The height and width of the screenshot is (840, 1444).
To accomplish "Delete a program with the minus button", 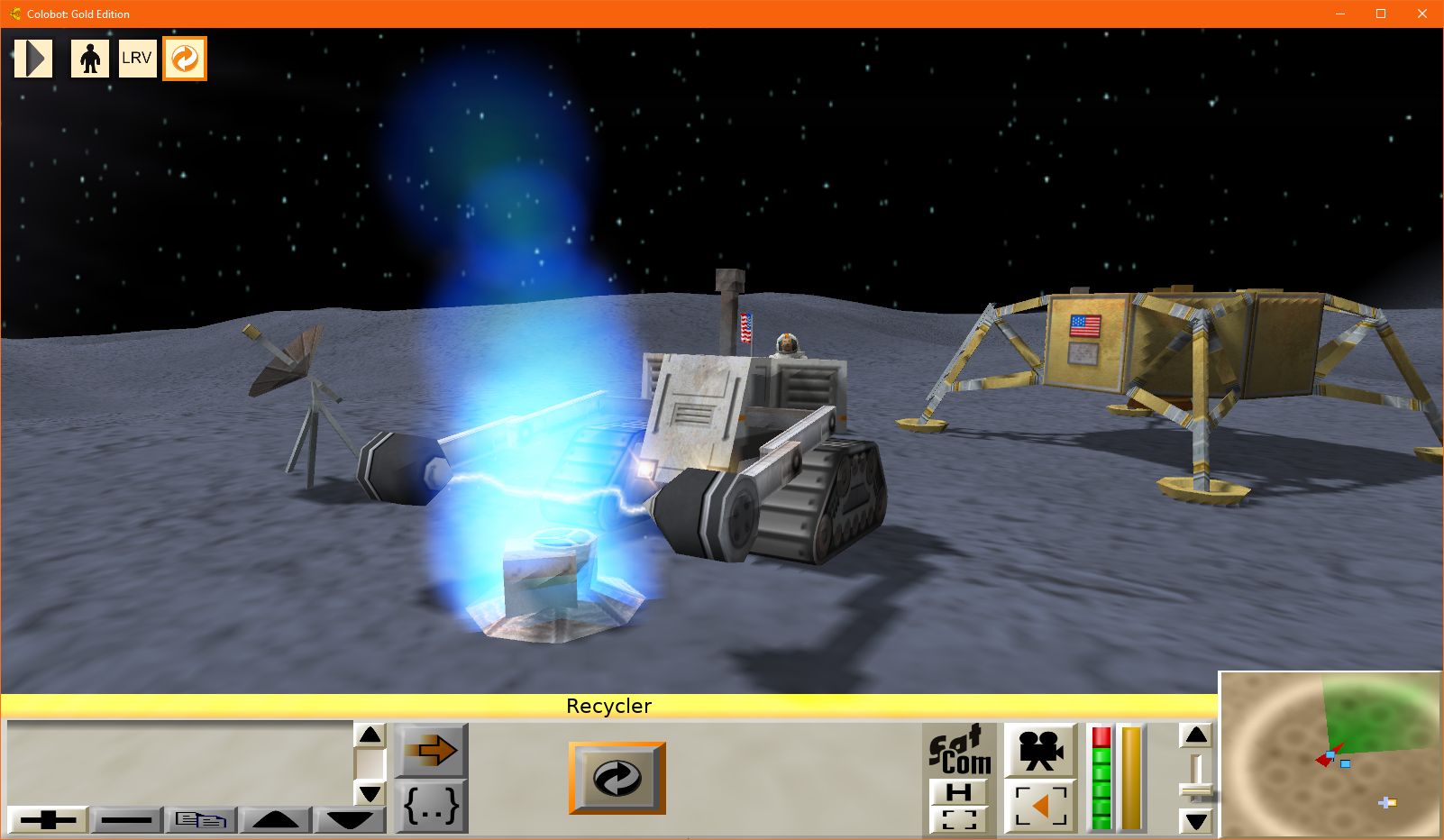I will [x=126, y=820].
